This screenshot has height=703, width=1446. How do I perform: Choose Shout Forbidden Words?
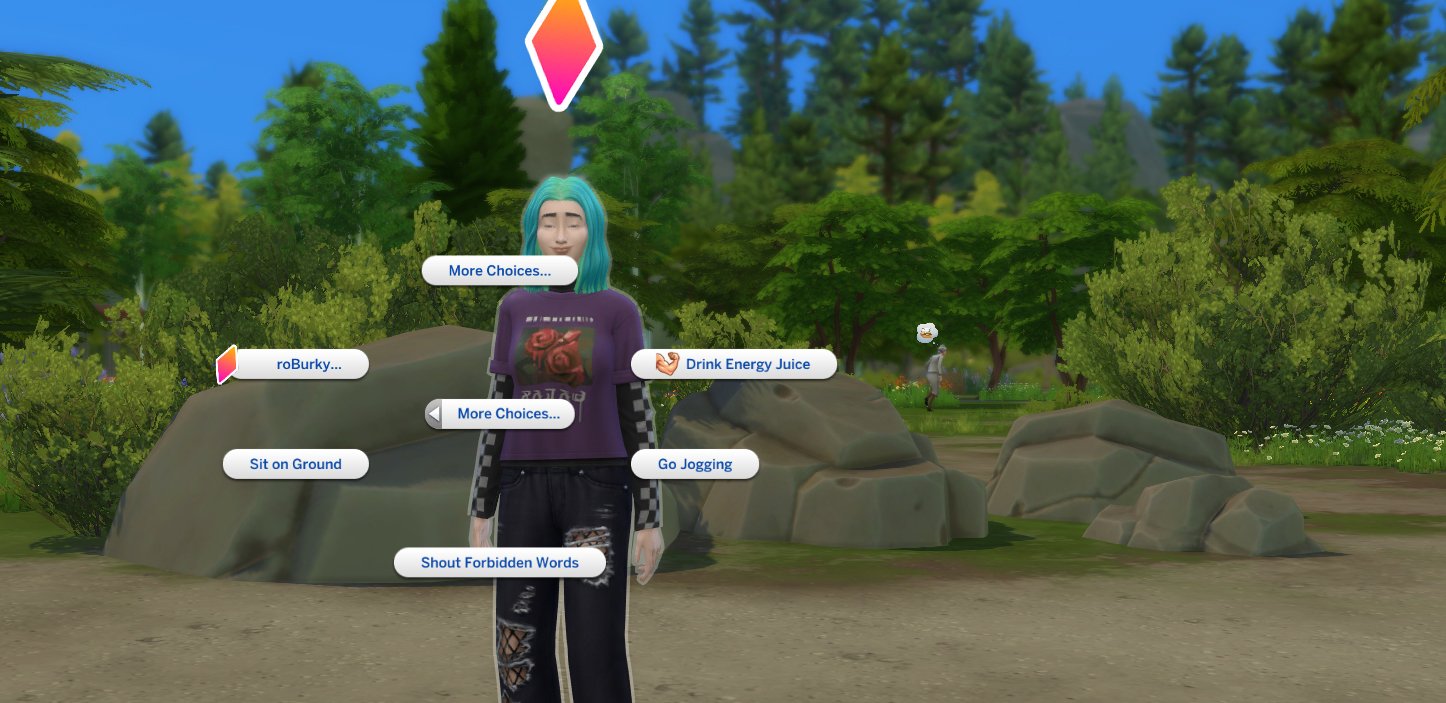point(500,563)
